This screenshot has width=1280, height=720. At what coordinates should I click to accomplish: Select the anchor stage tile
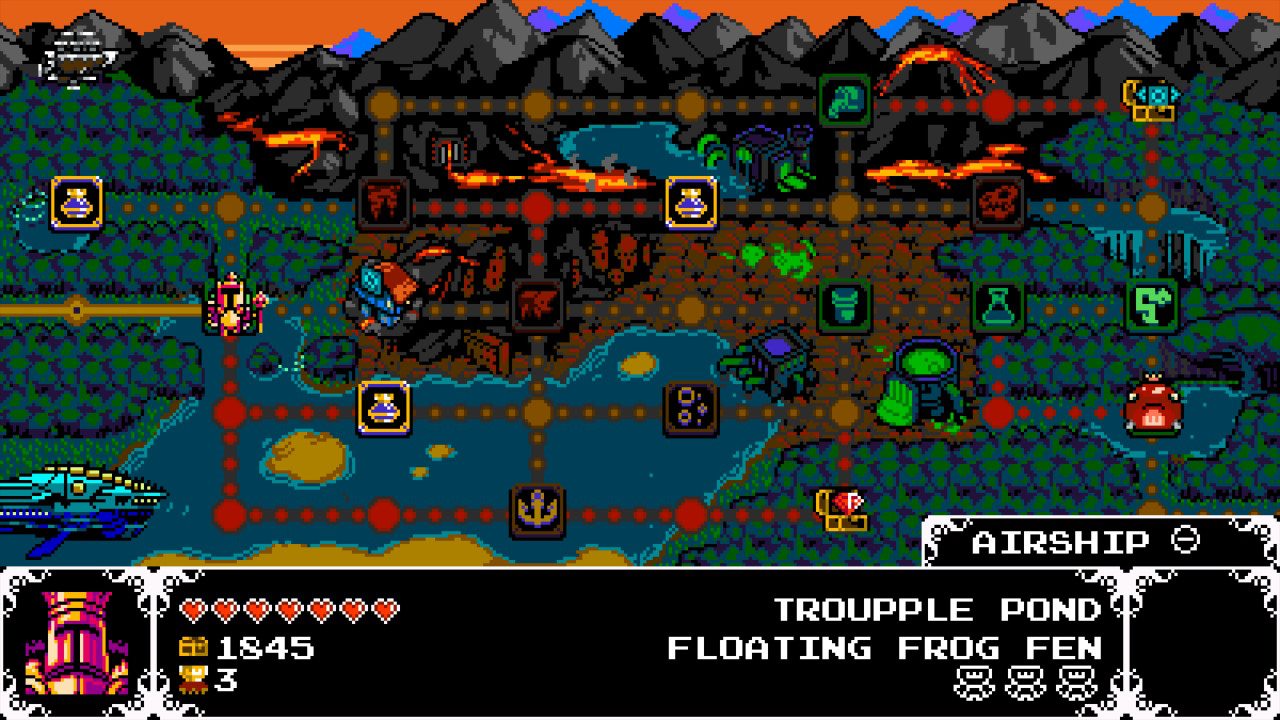(x=538, y=512)
